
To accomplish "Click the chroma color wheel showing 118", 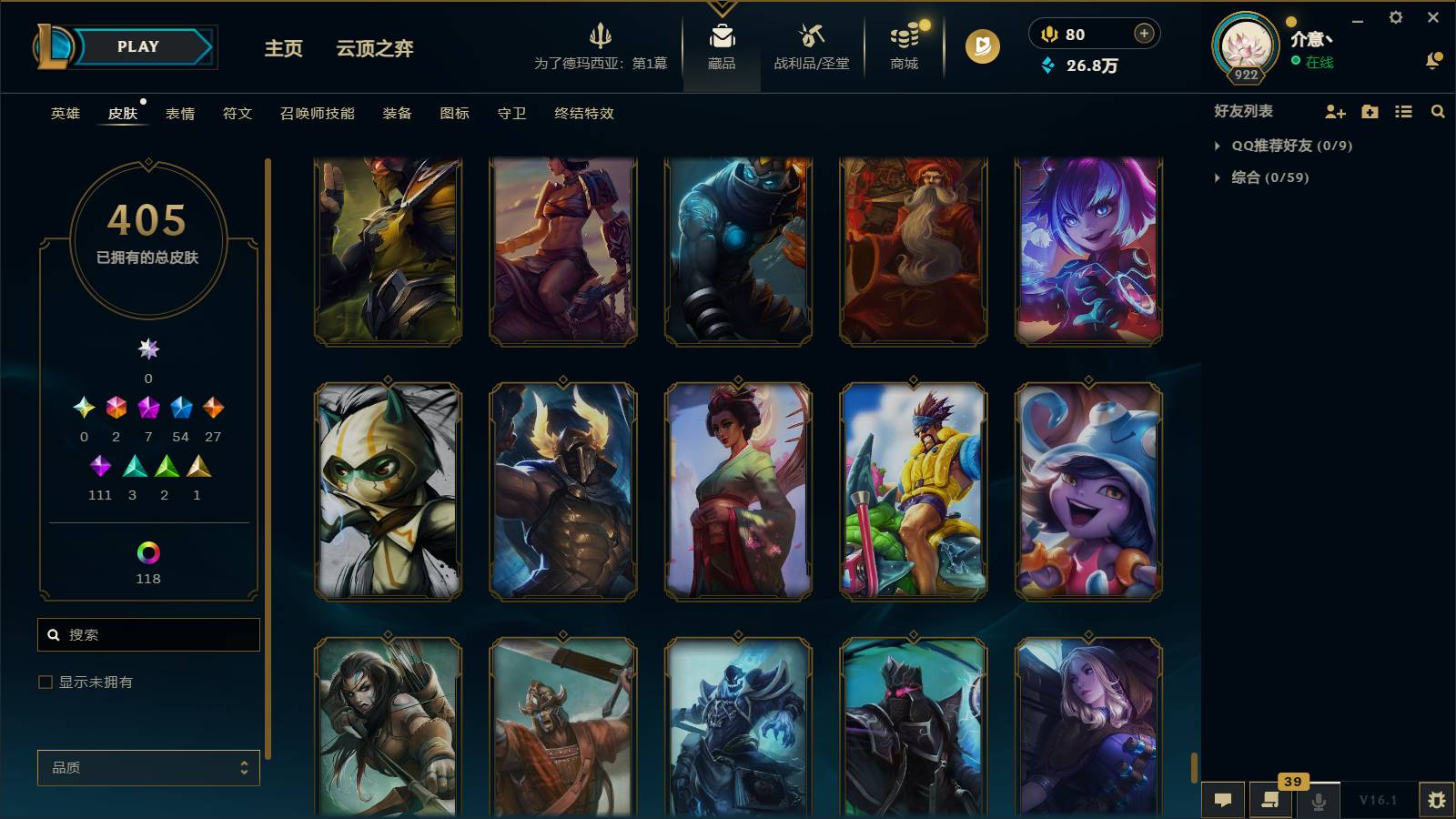I will tap(147, 551).
